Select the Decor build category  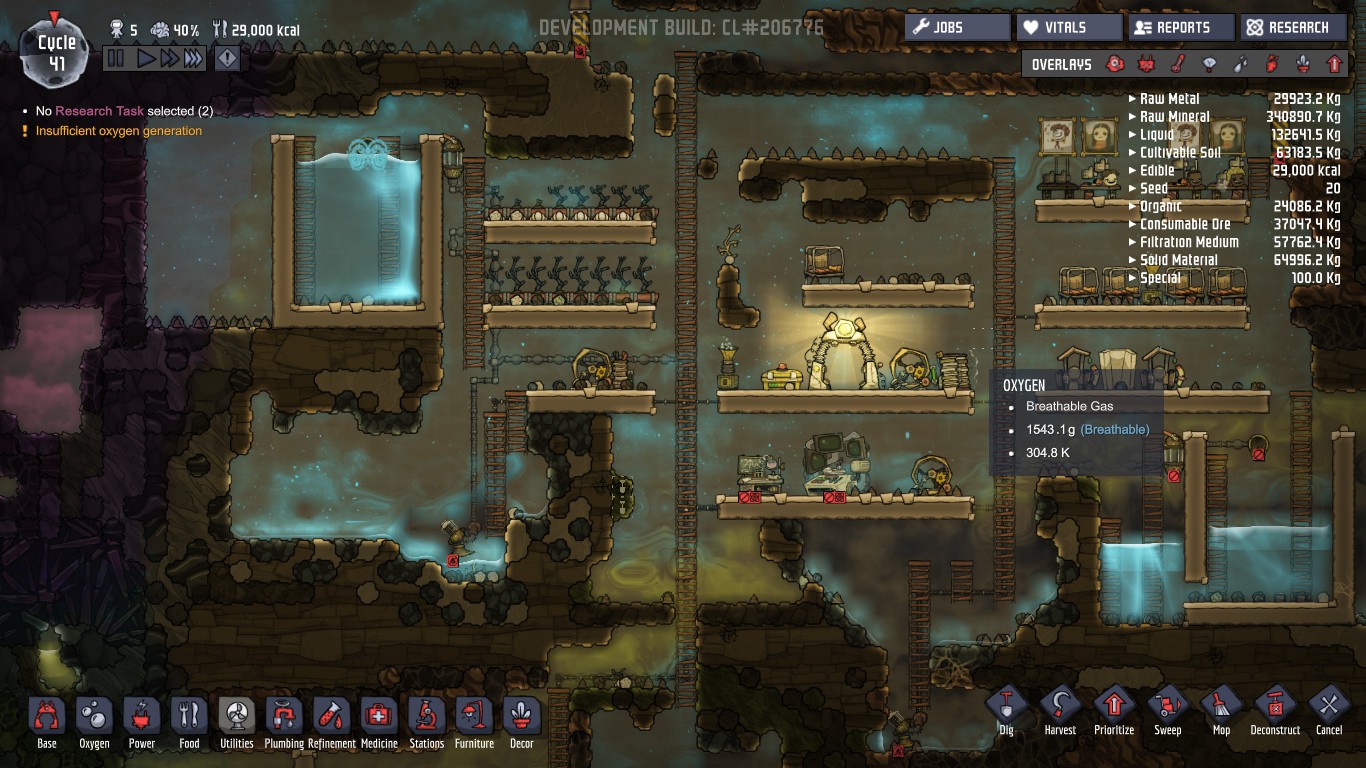coord(522,718)
